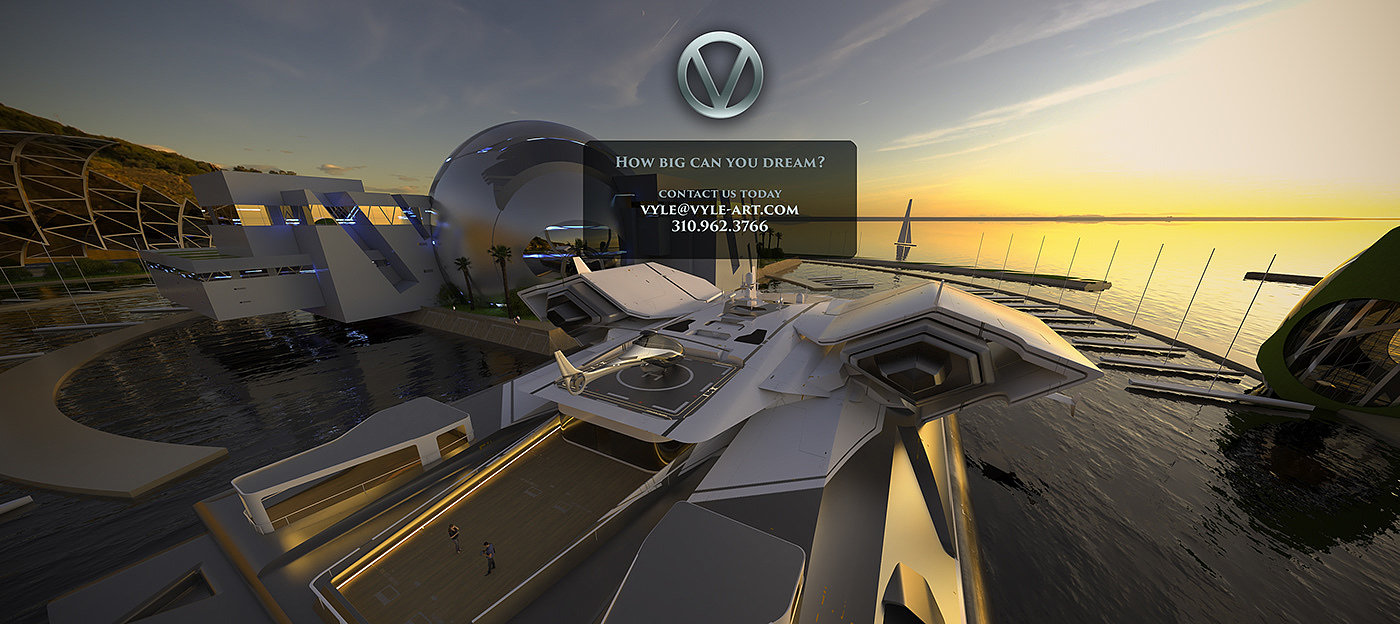Open the vyle@vyle-art.com email link
This screenshot has width=1400, height=624.
pyautogui.click(x=719, y=210)
